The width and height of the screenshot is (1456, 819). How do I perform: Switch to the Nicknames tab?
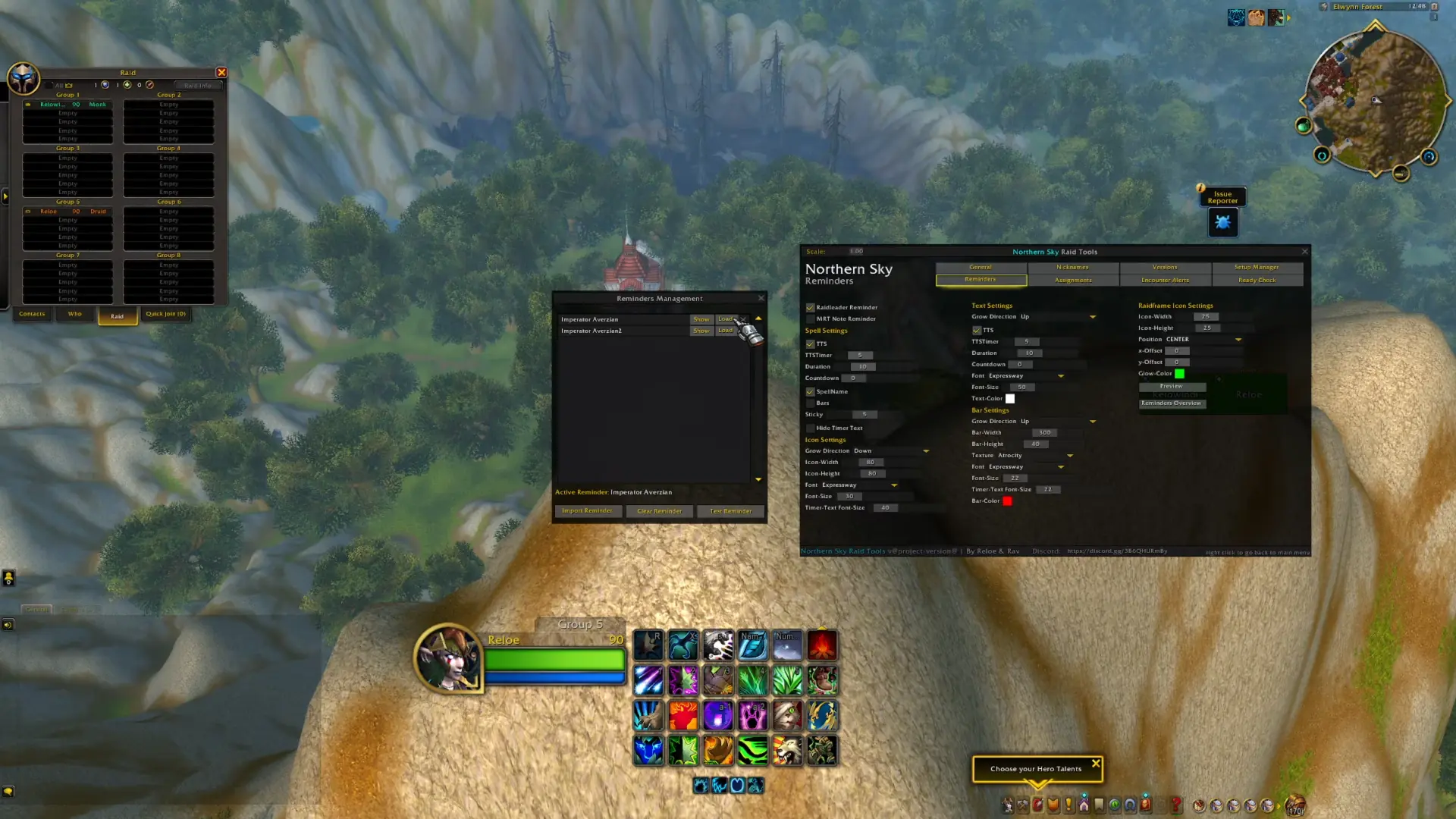point(1072,267)
